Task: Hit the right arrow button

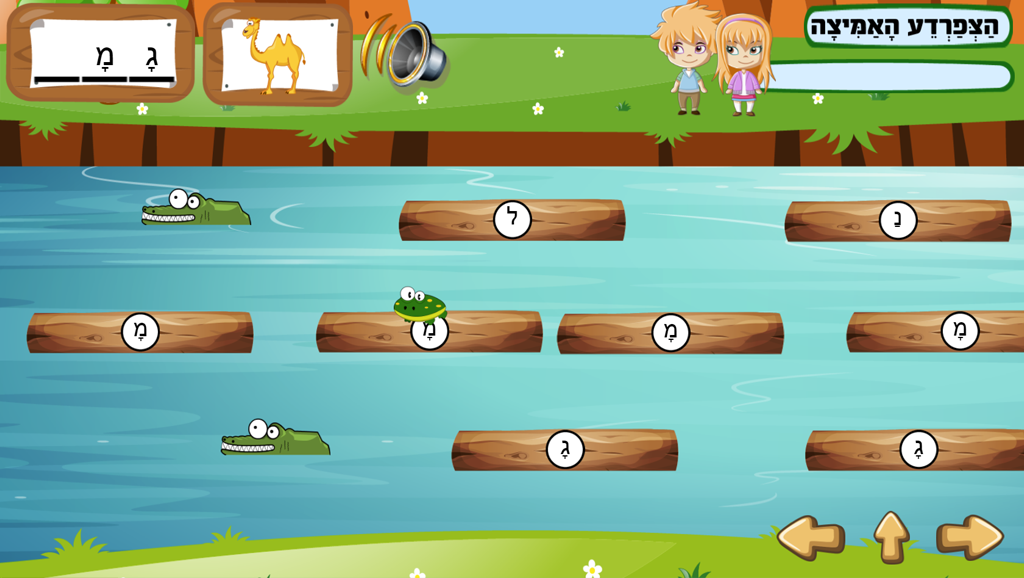Action: tap(969, 538)
